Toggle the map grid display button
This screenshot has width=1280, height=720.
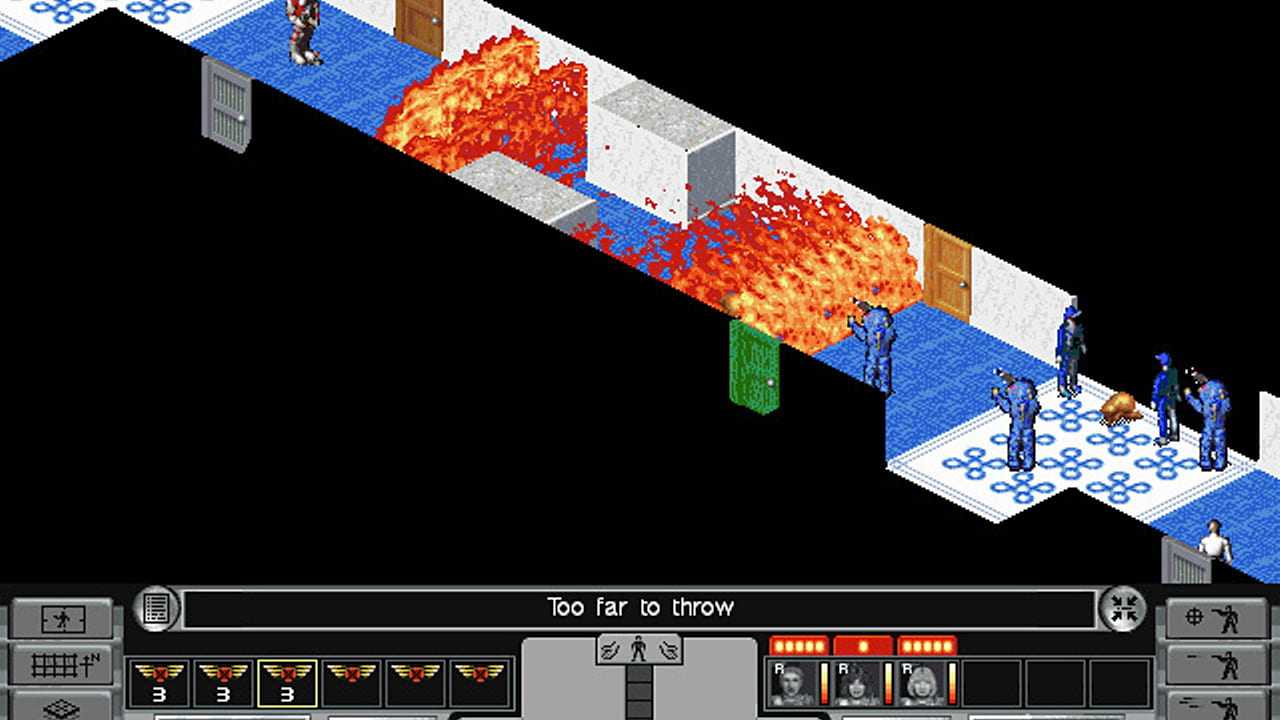click(x=62, y=664)
